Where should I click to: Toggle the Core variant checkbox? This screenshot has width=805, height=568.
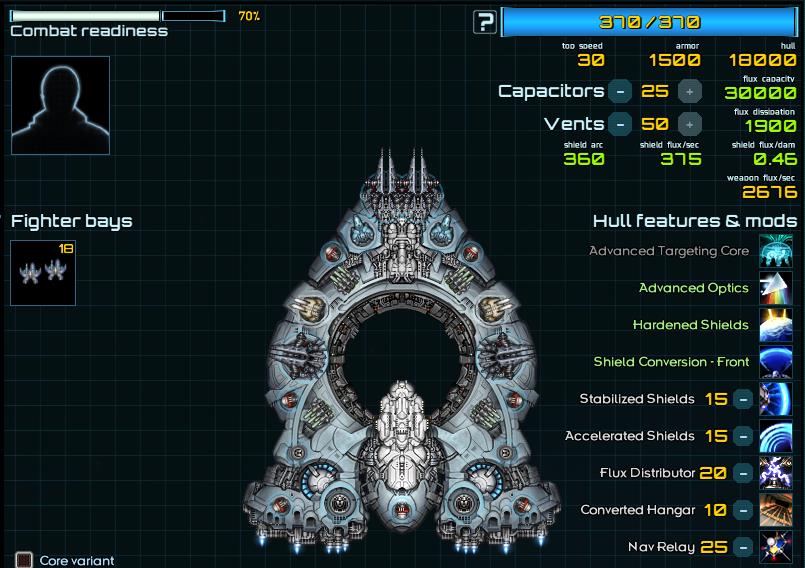click(24, 560)
